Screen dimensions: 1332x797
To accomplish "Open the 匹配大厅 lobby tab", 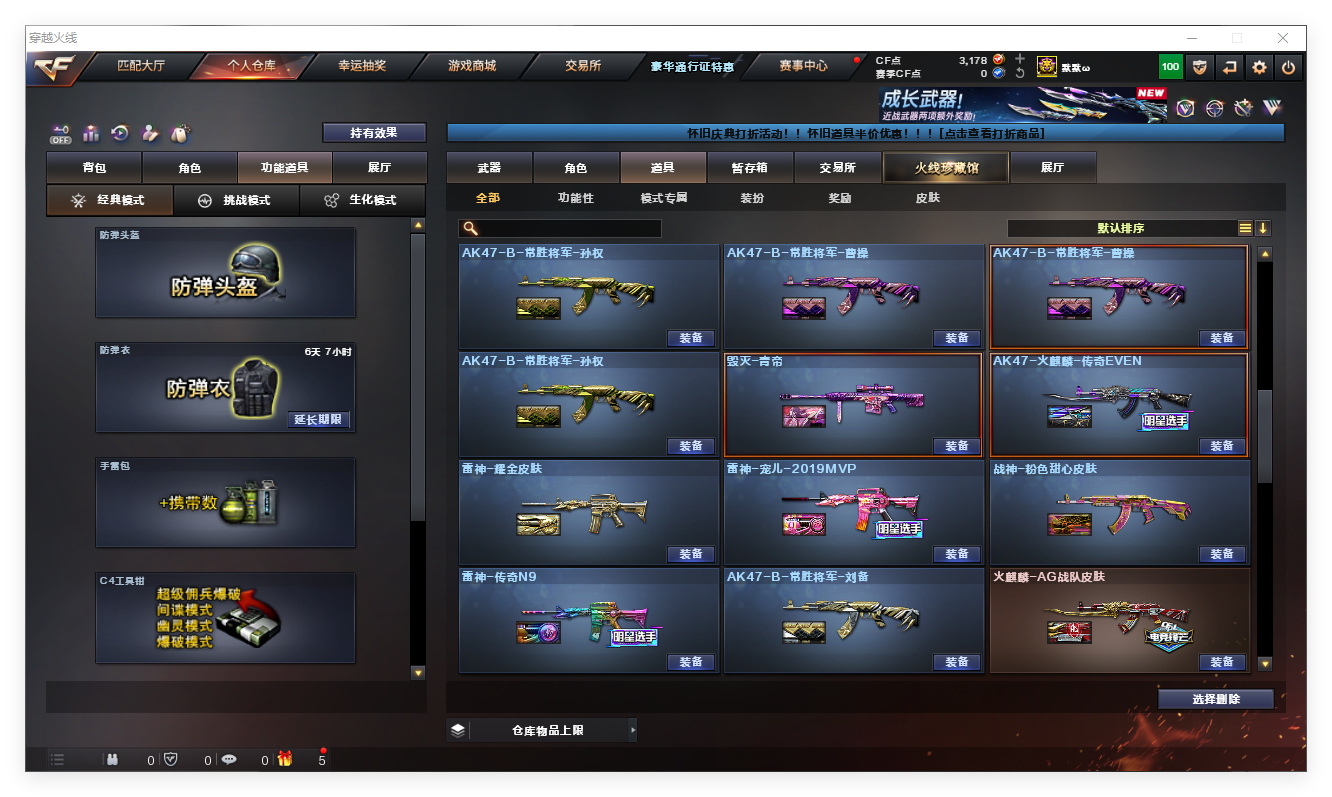I will click(140, 67).
